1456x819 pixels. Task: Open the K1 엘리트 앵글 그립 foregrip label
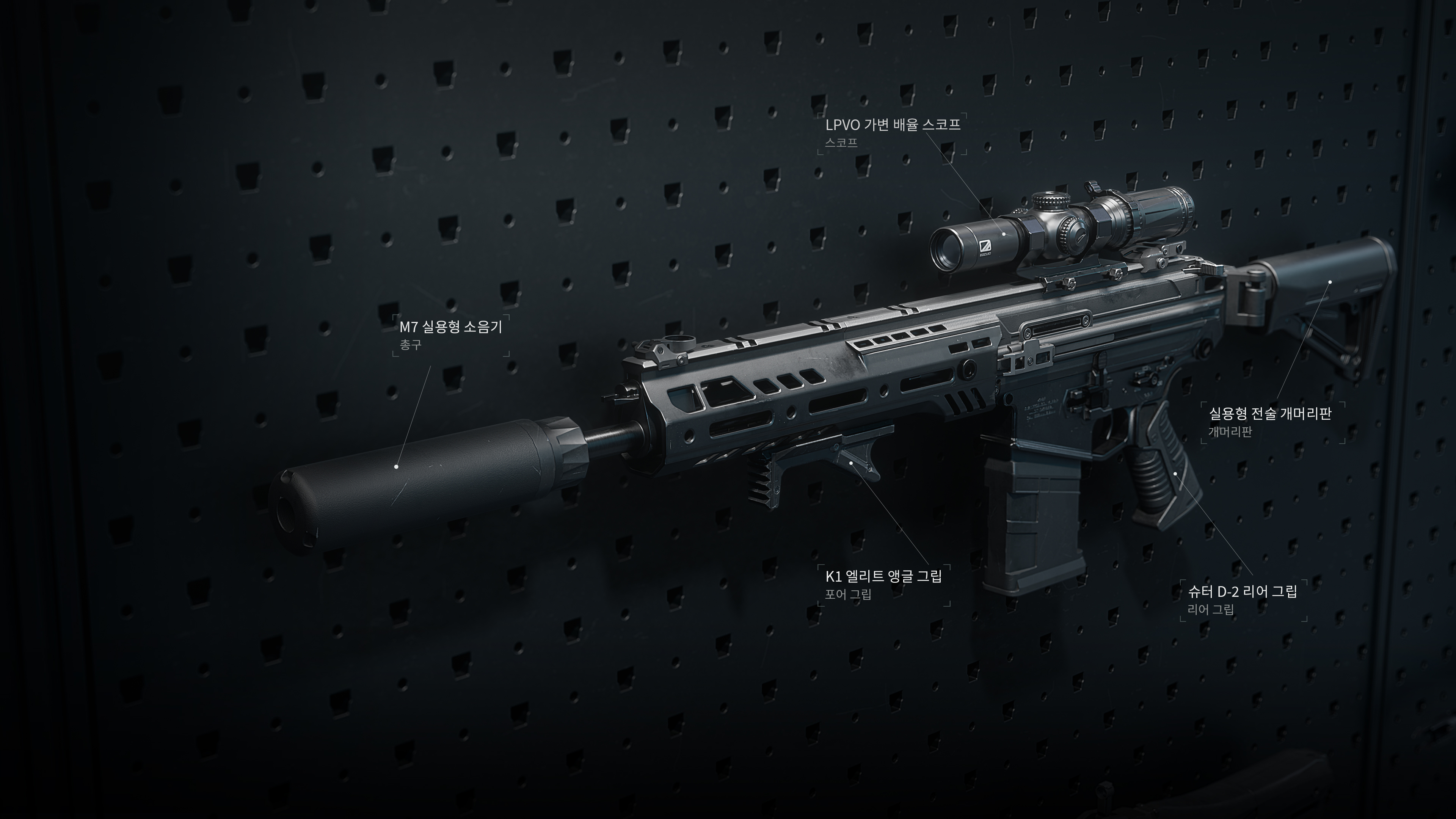click(x=883, y=577)
